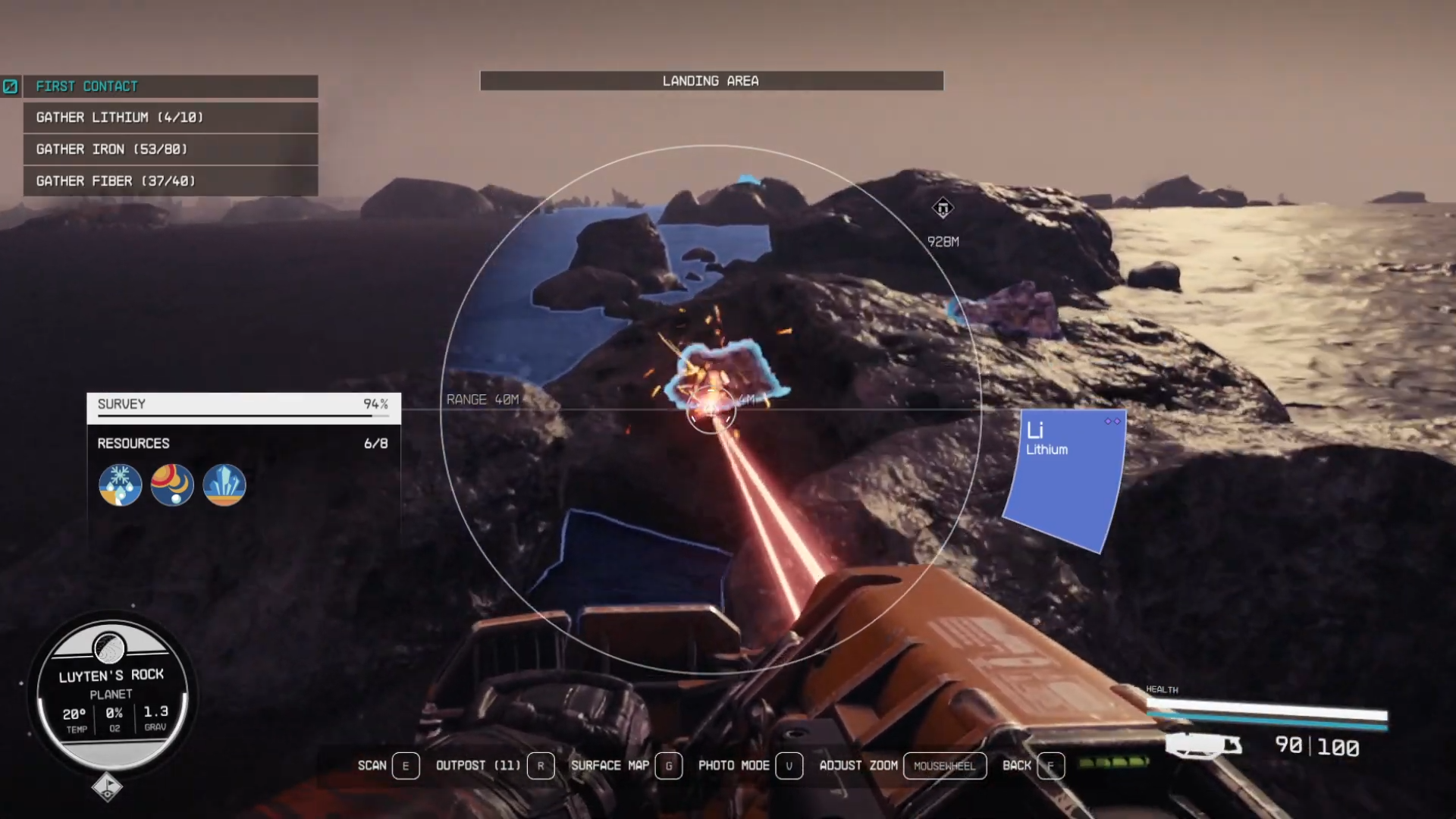This screenshot has height=819, width=1456.
Task: Select the crystal mineral resource icon
Action: point(224,485)
